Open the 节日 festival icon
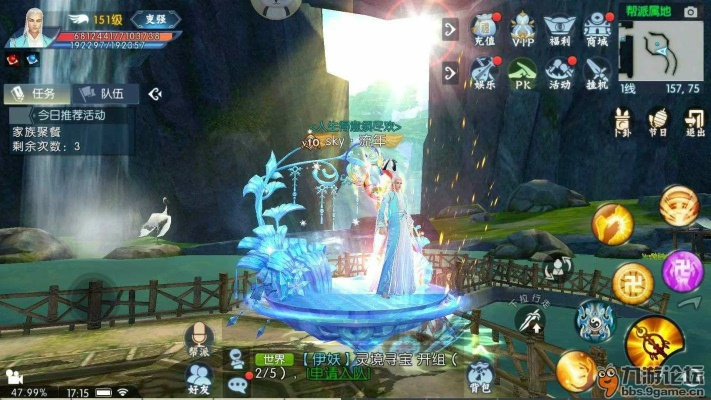Image resolution: width=711 pixels, height=400 pixels. tap(658, 122)
